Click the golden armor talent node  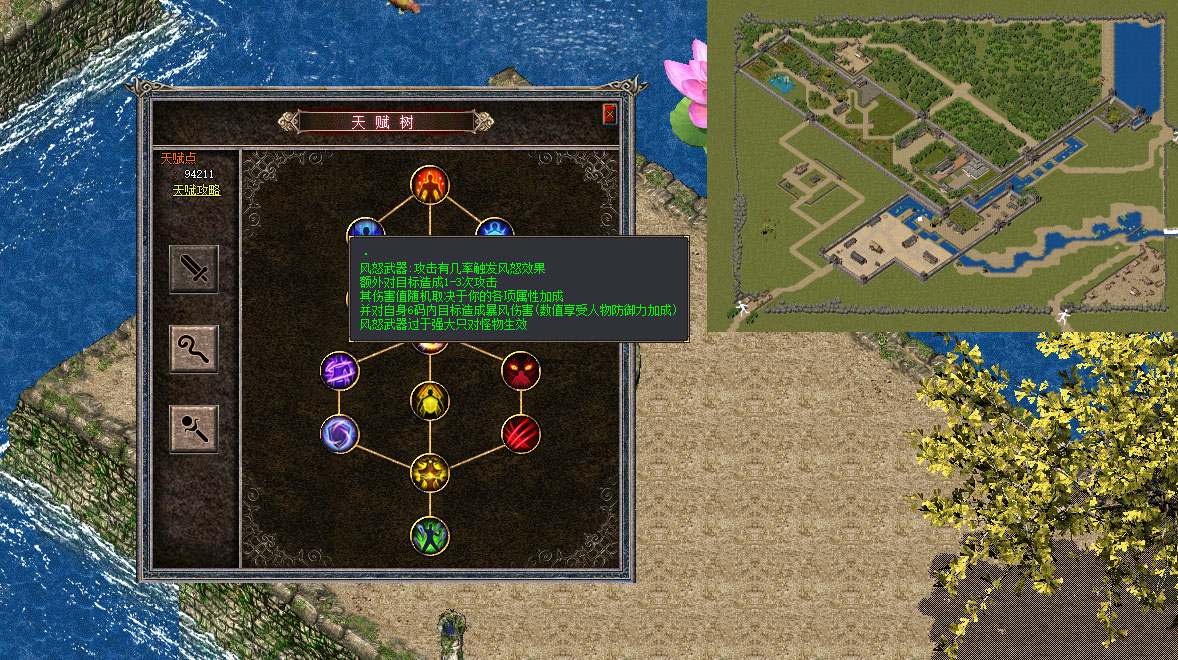pos(430,401)
